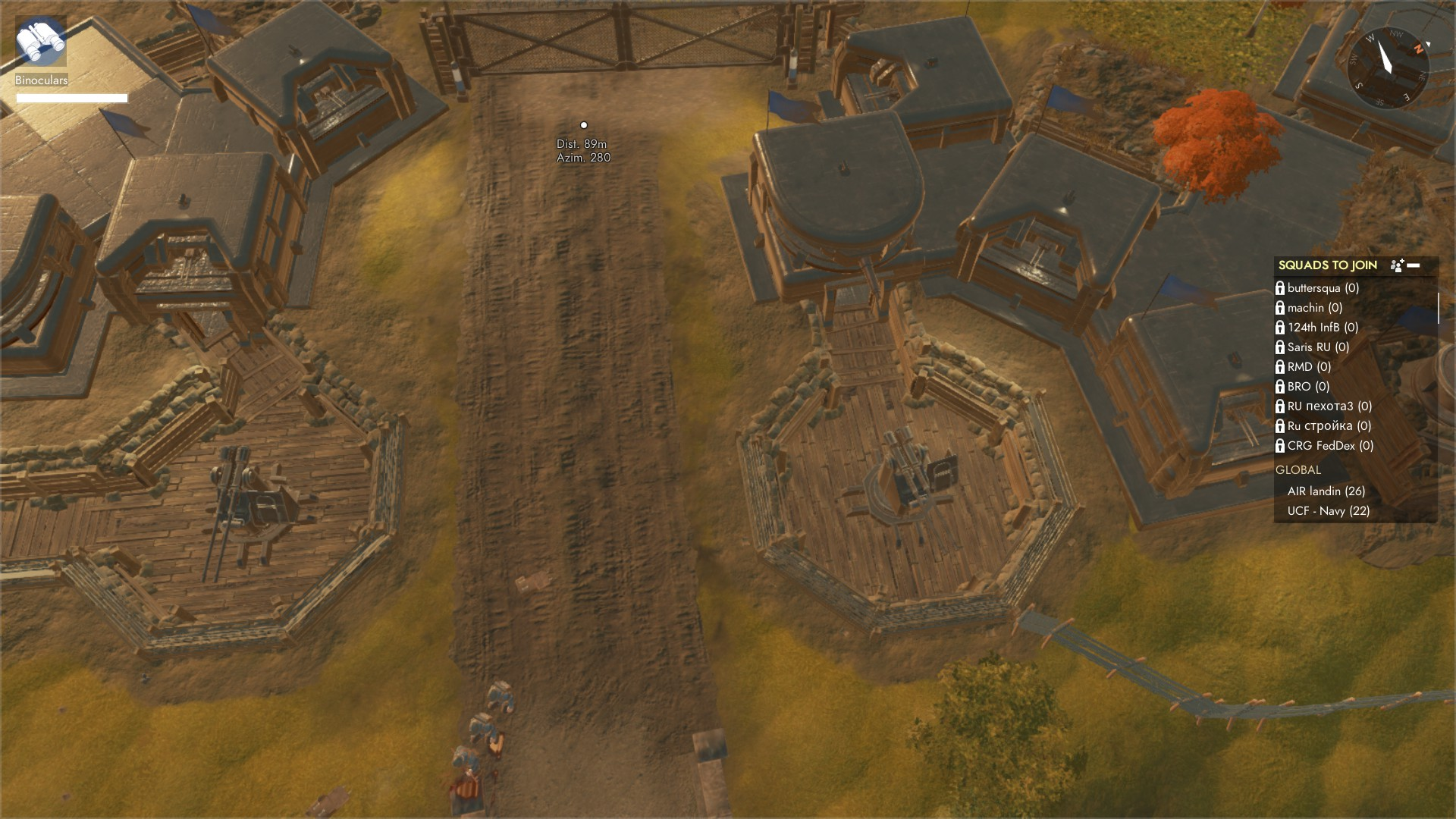Click the create squad icon
The width and height of the screenshot is (1456, 819).
pos(1397,265)
